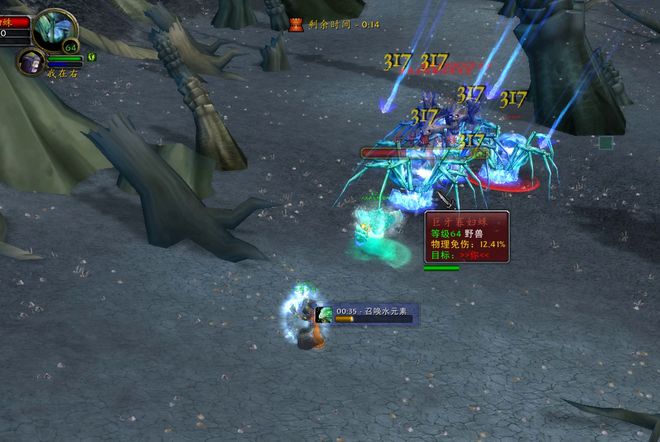Click the red tower icon beside remaining time

coord(296,24)
